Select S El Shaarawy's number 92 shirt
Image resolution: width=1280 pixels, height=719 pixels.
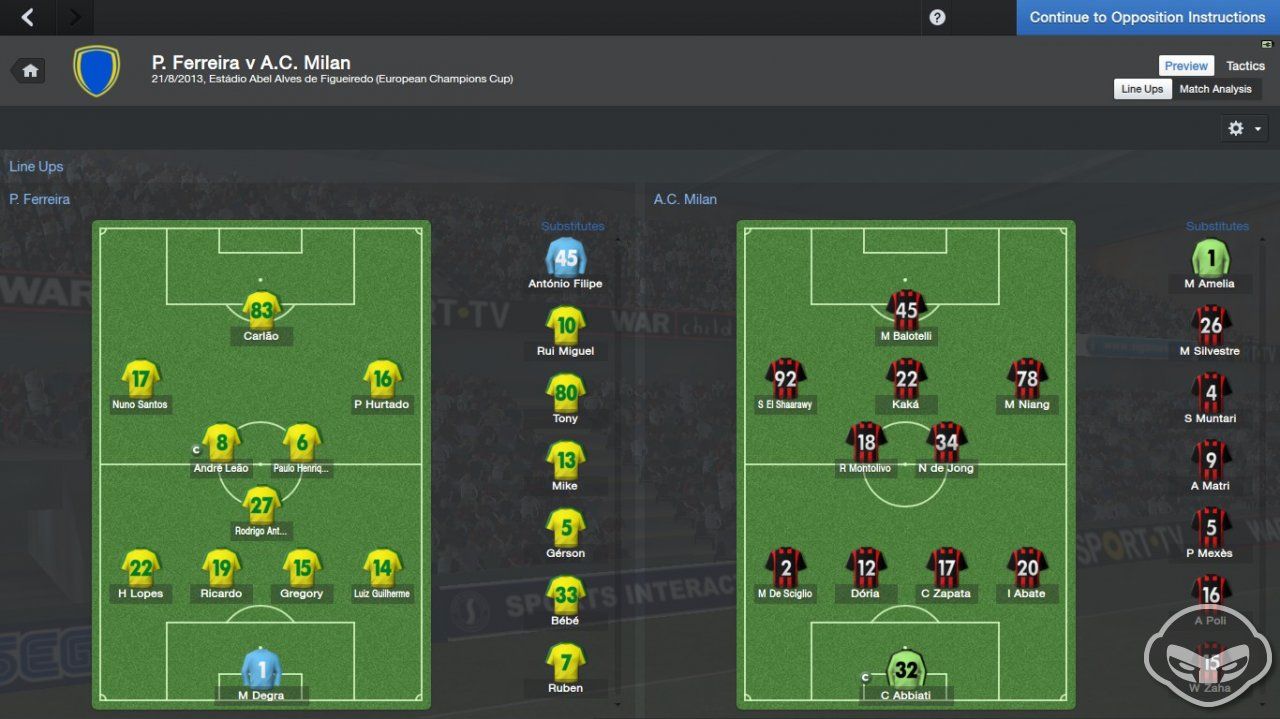tap(785, 379)
